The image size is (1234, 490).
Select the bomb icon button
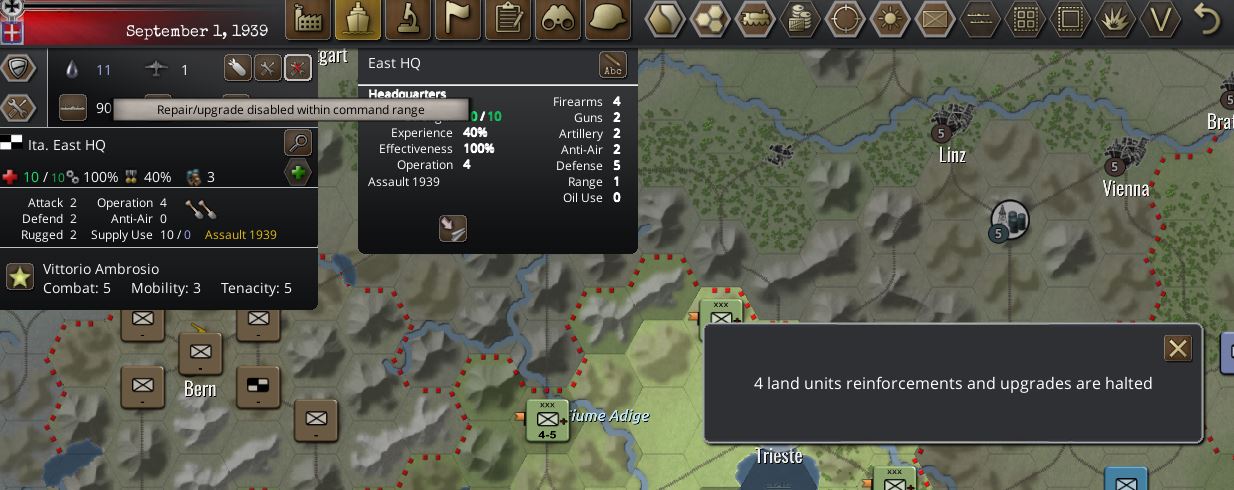[x=237, y=68]
